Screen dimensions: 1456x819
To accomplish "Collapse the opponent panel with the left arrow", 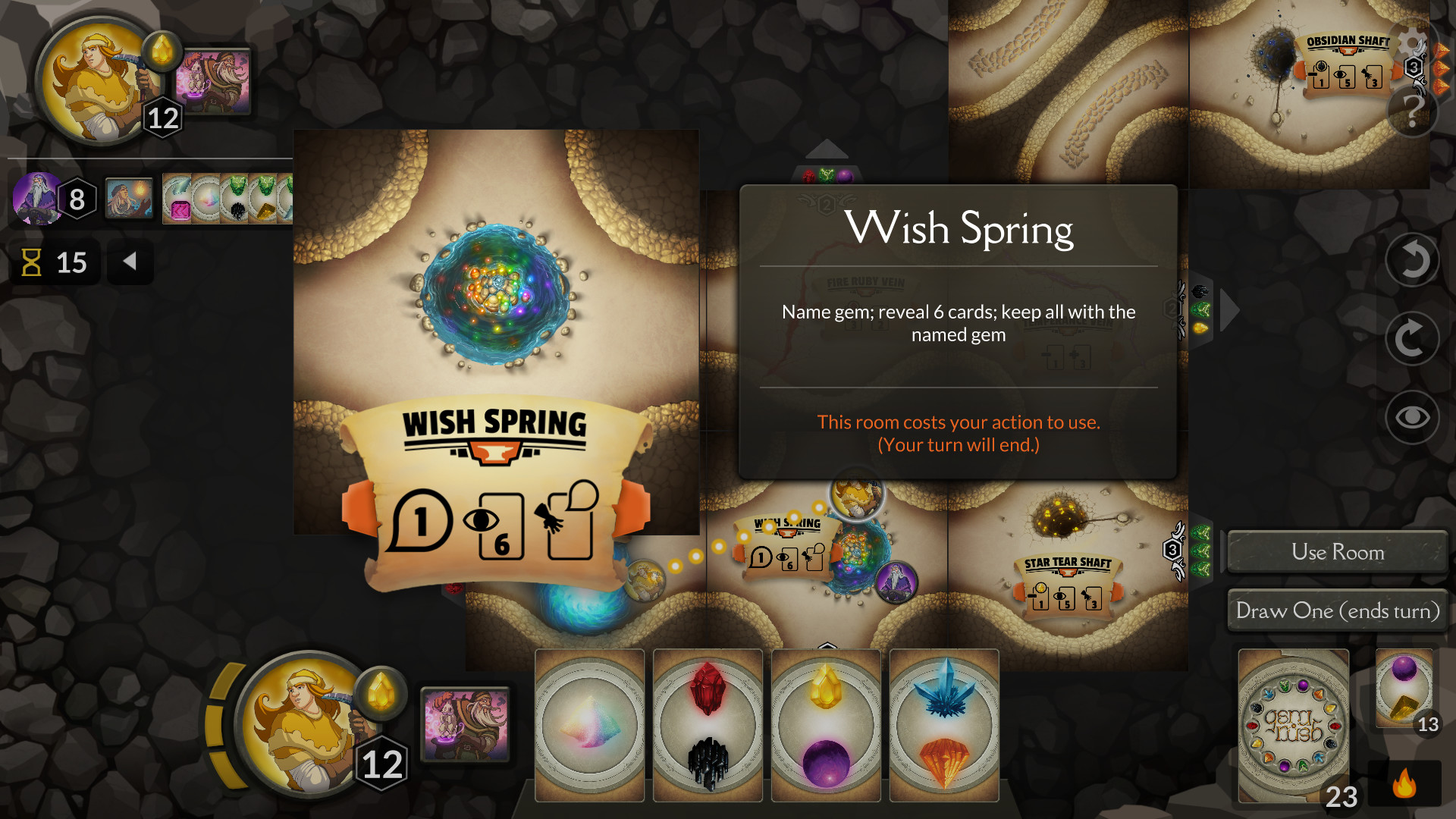I will pos(130,262).
